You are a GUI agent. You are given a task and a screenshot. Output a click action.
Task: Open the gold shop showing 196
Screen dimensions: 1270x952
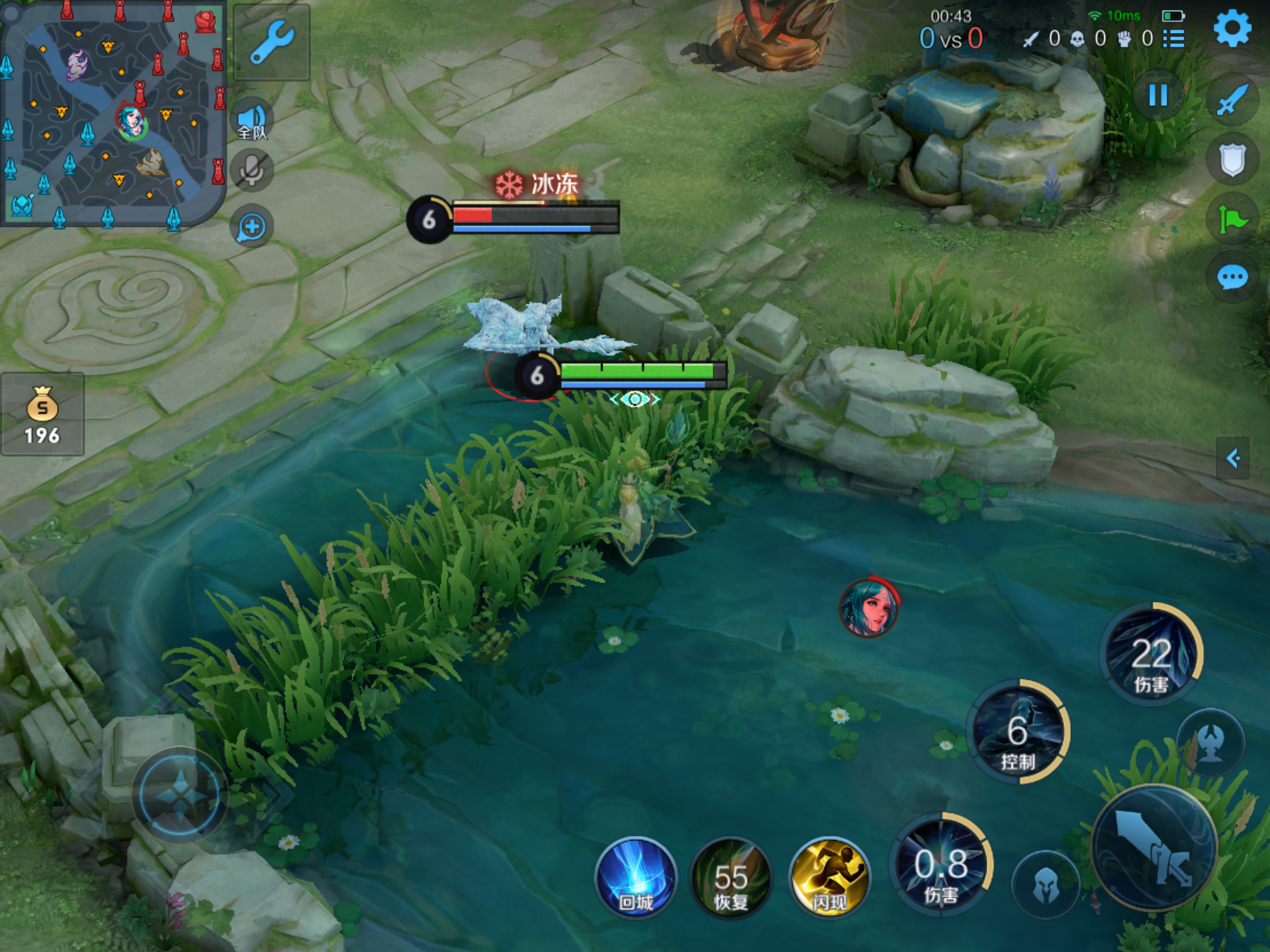pos(42,415)
